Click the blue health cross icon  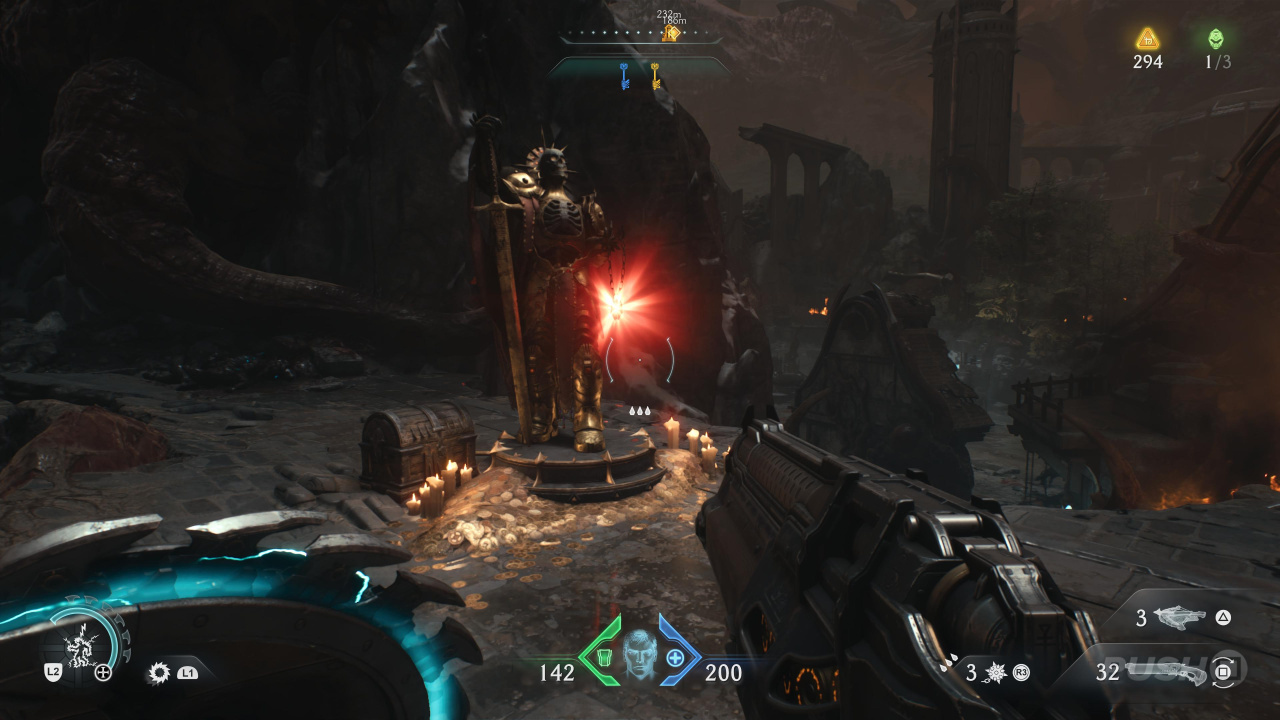pos(676,657)
